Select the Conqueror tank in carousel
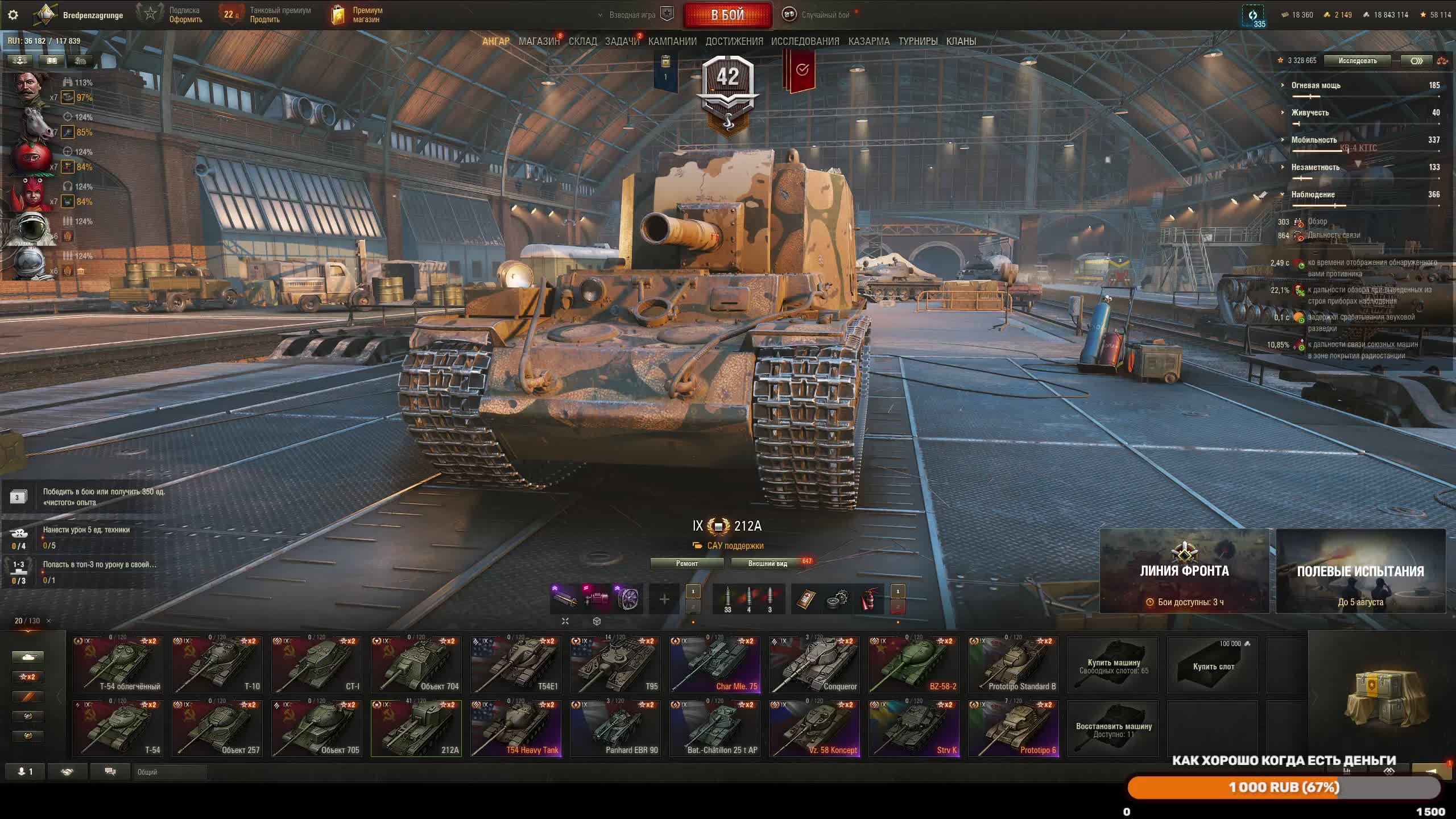This screenshot has width=1456, height=819. point(814,664)
